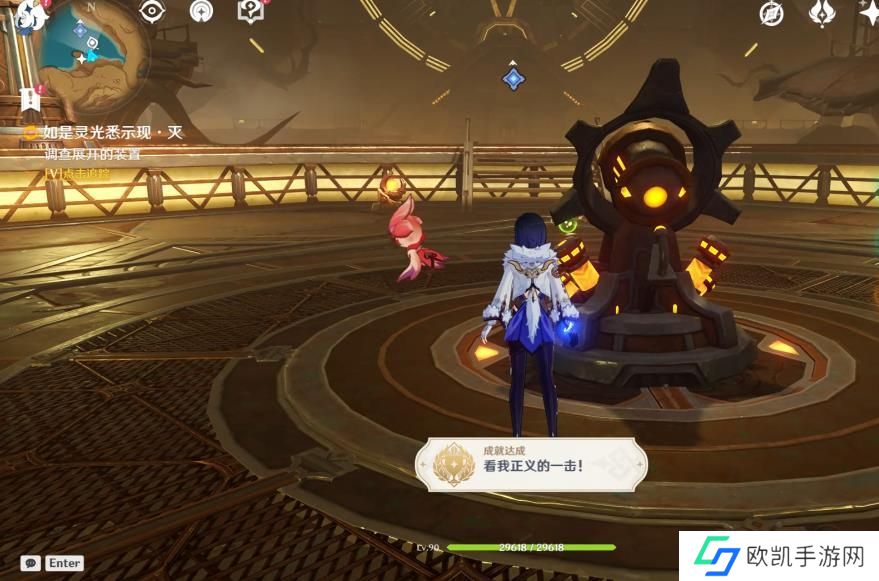Open the chat speech bubble icon
This screenshot has width=879, height=581.
tap(30, 563)
